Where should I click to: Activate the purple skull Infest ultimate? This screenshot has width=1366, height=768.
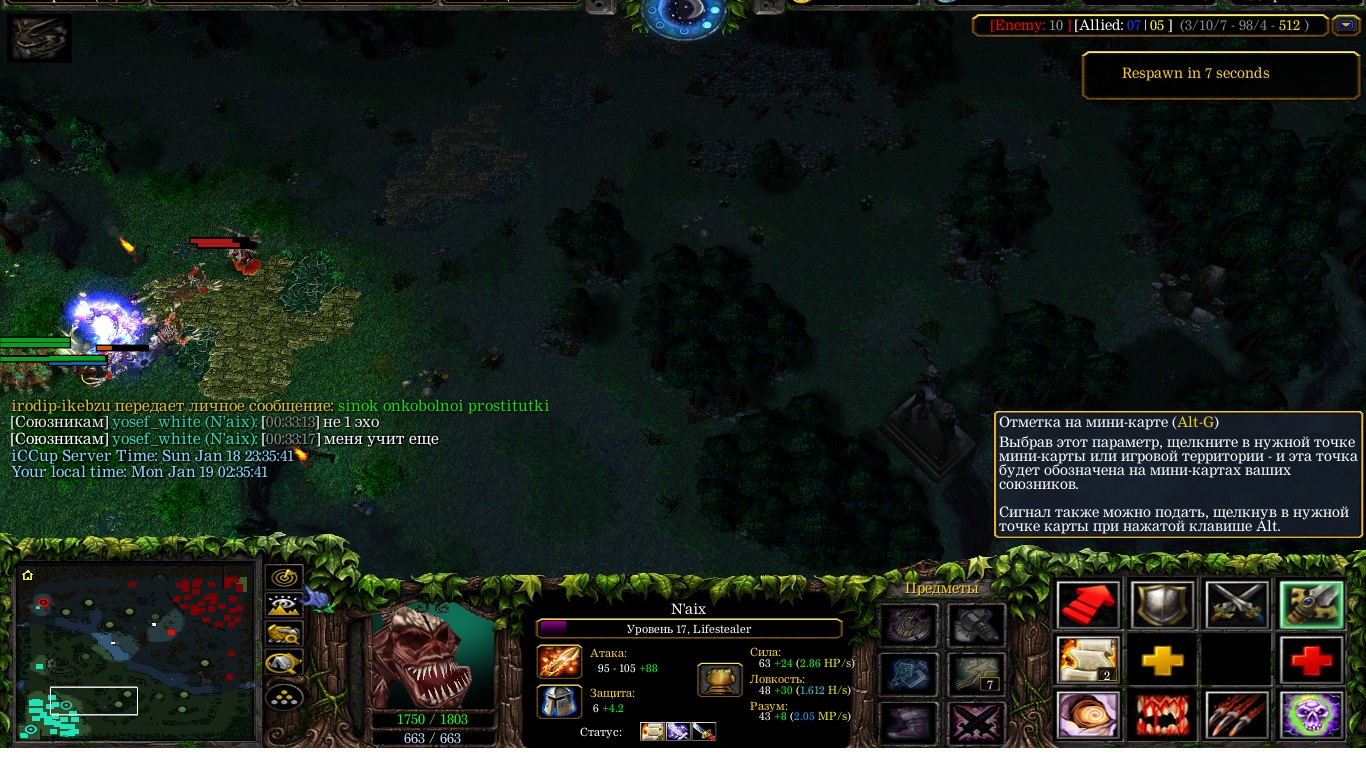click(x=1311, y=715)
